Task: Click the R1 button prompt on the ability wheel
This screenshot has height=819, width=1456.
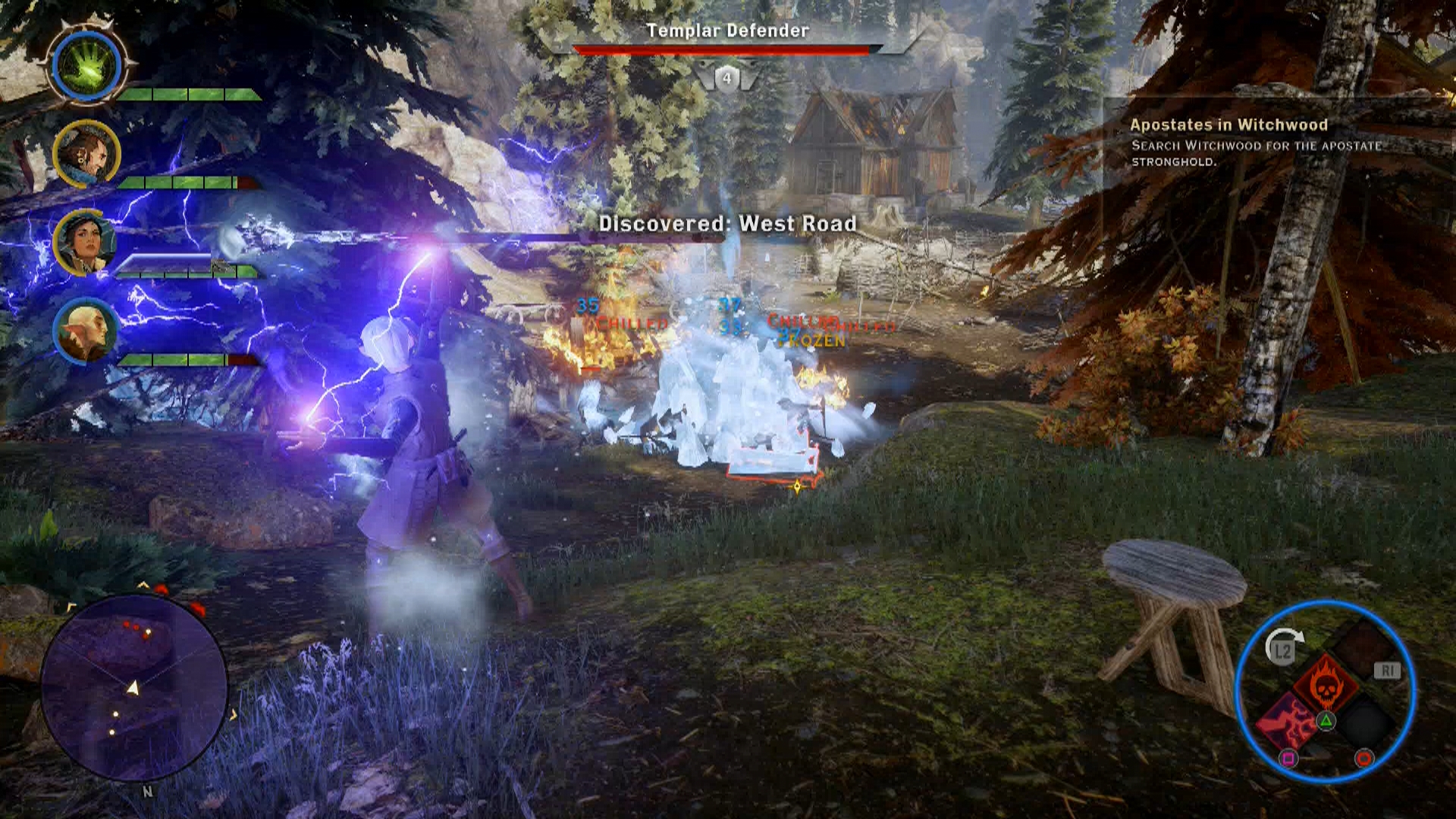Action: [x=1387, y=670]
